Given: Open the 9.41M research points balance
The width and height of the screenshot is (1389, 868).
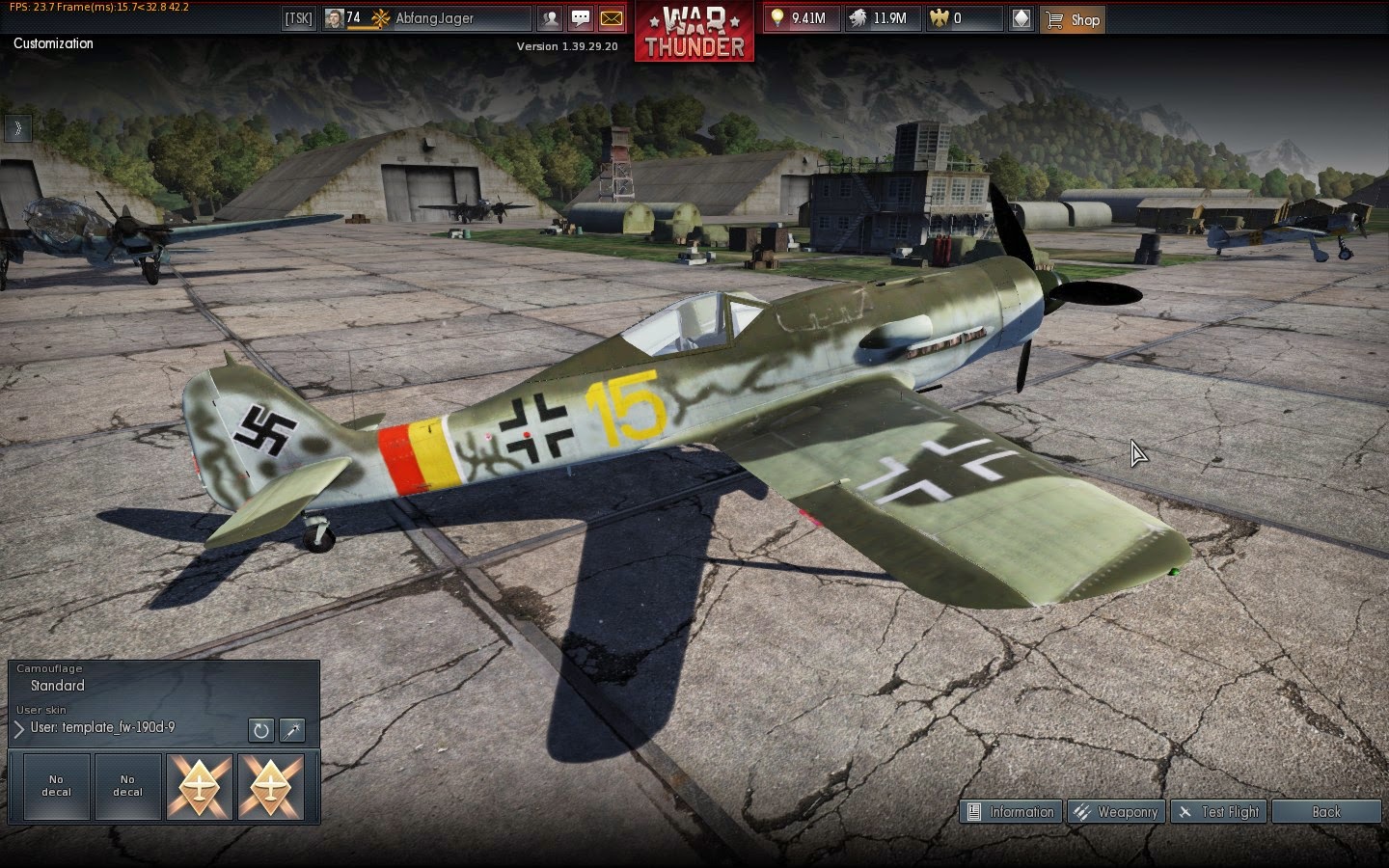Looking at the screenshot, I should (x=800, y=18).
